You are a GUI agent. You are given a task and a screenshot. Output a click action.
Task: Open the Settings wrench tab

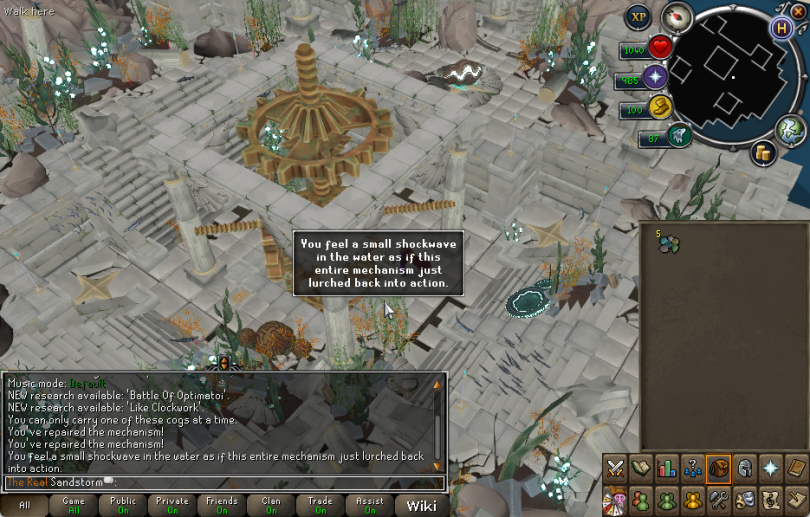pyautogui.click(x=719, y=499)
